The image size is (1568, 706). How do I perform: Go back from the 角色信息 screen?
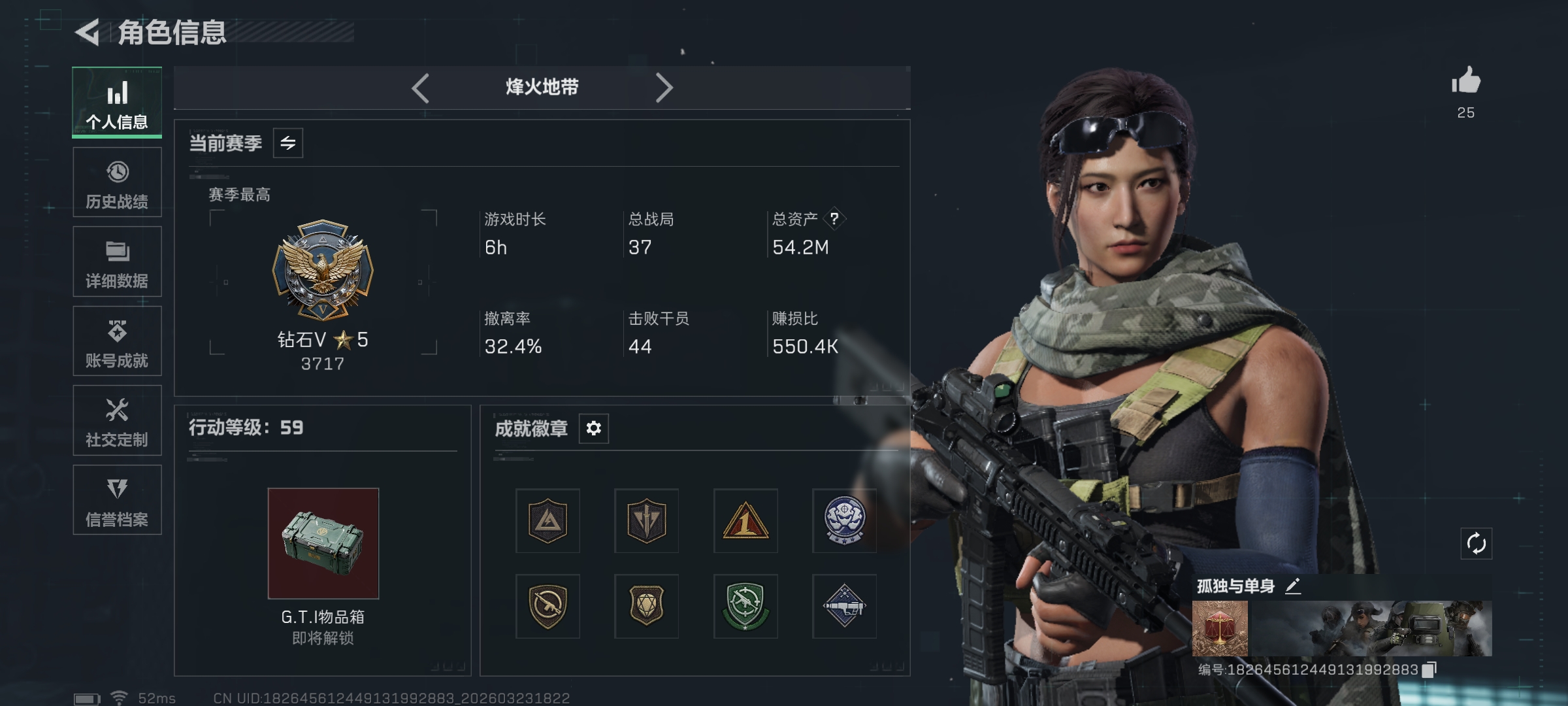88,32
